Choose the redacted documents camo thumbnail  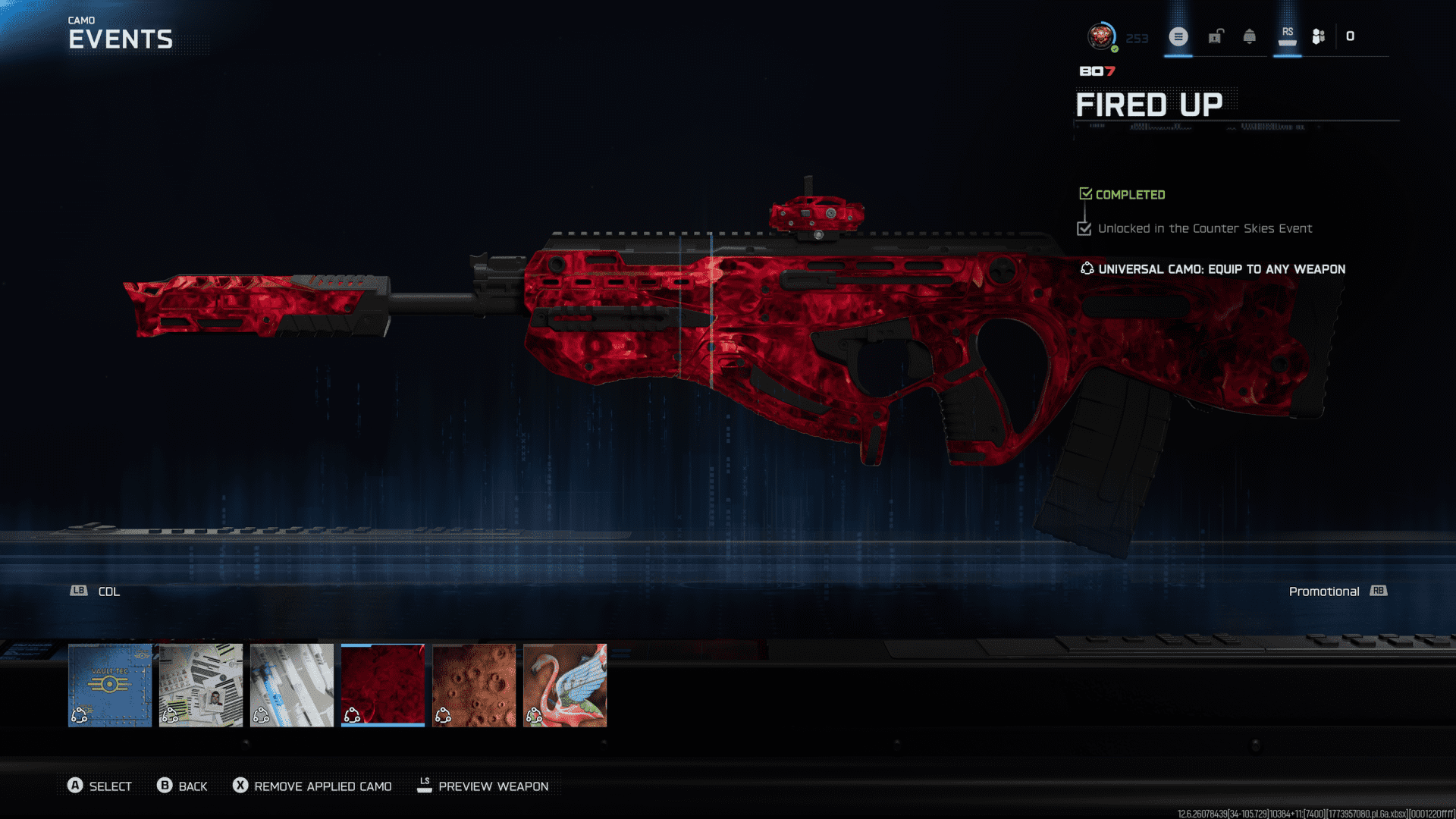(x=201, y=685)
